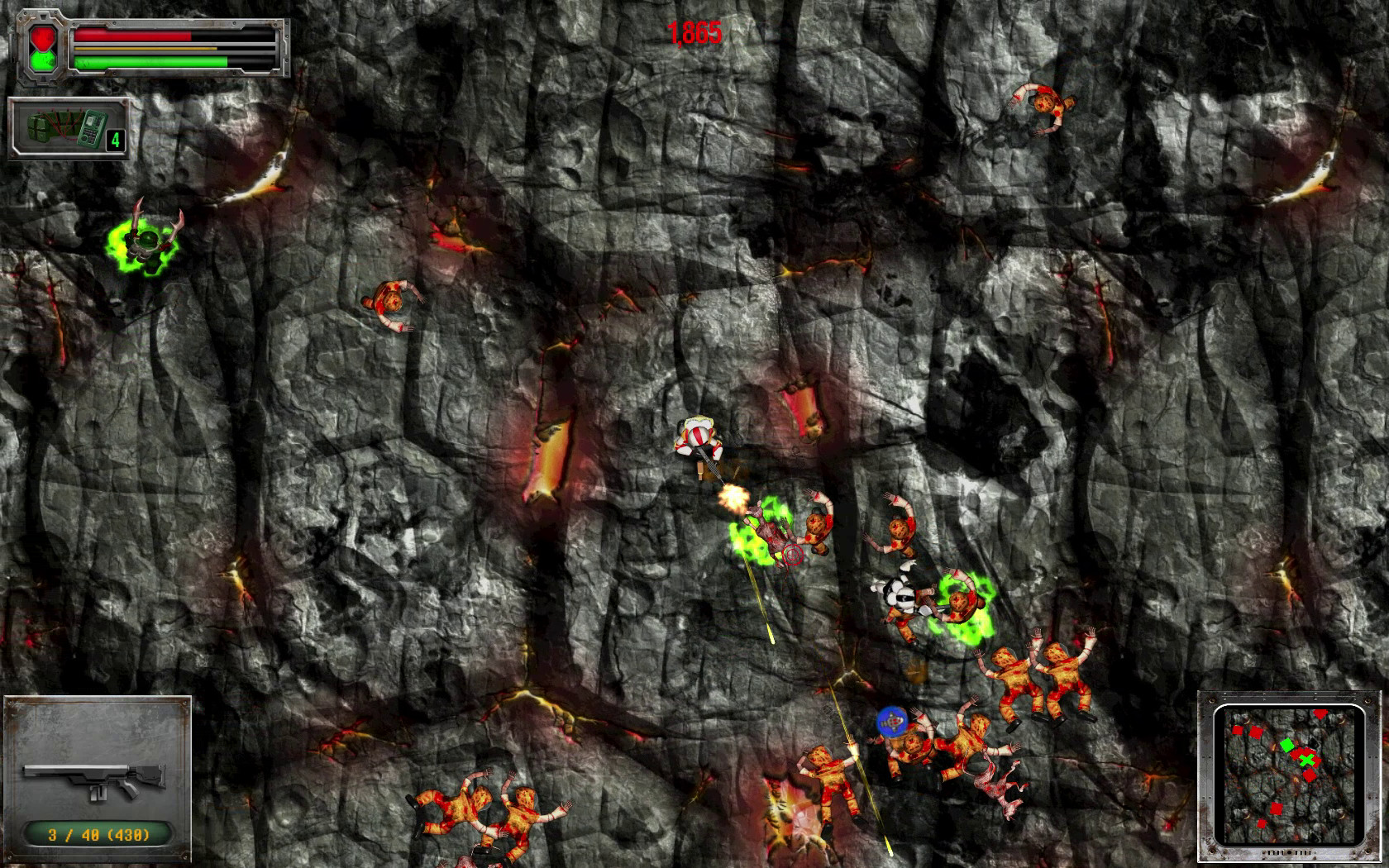Image resolution: width=1389 pixels, height=868 pixels.
Task: Click the red health bar gauge
Action: (132, 36)
